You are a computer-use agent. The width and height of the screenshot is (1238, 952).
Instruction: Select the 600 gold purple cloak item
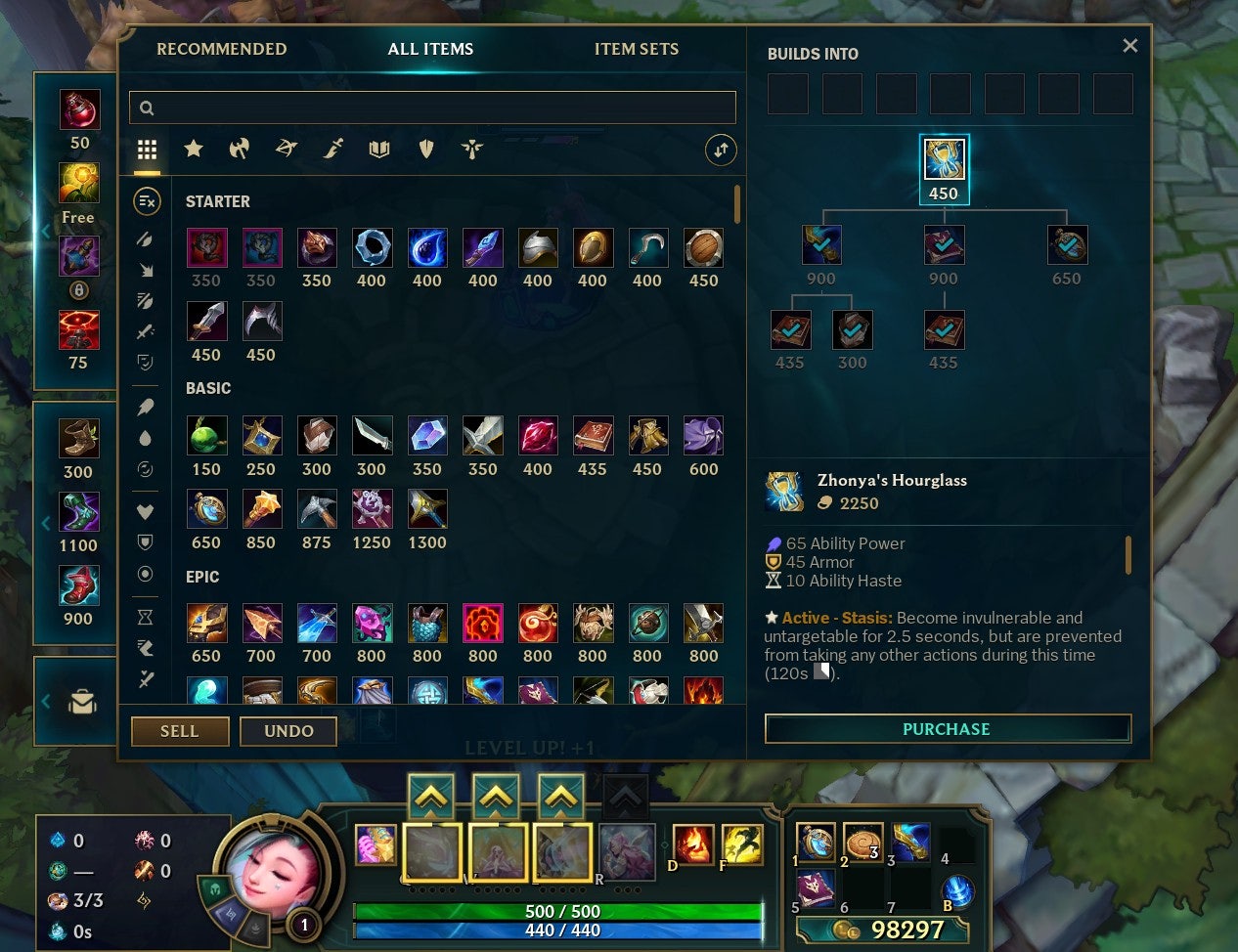(x=703, y=436)
